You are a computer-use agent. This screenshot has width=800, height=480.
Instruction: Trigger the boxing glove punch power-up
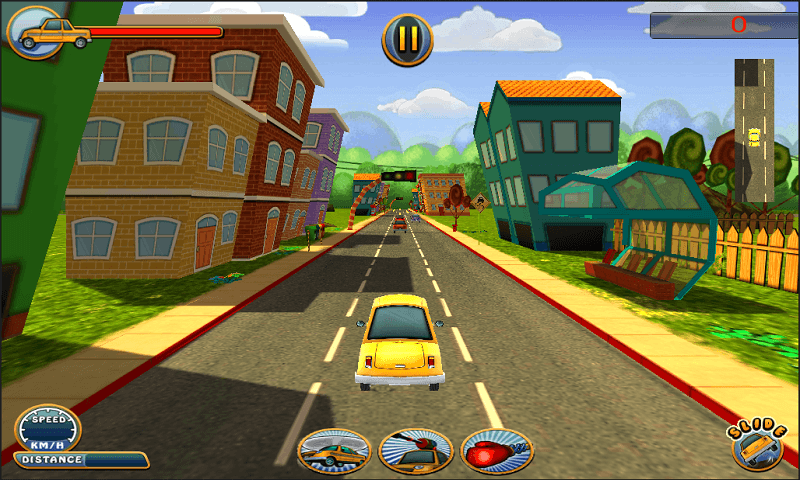tap(496, 451)
